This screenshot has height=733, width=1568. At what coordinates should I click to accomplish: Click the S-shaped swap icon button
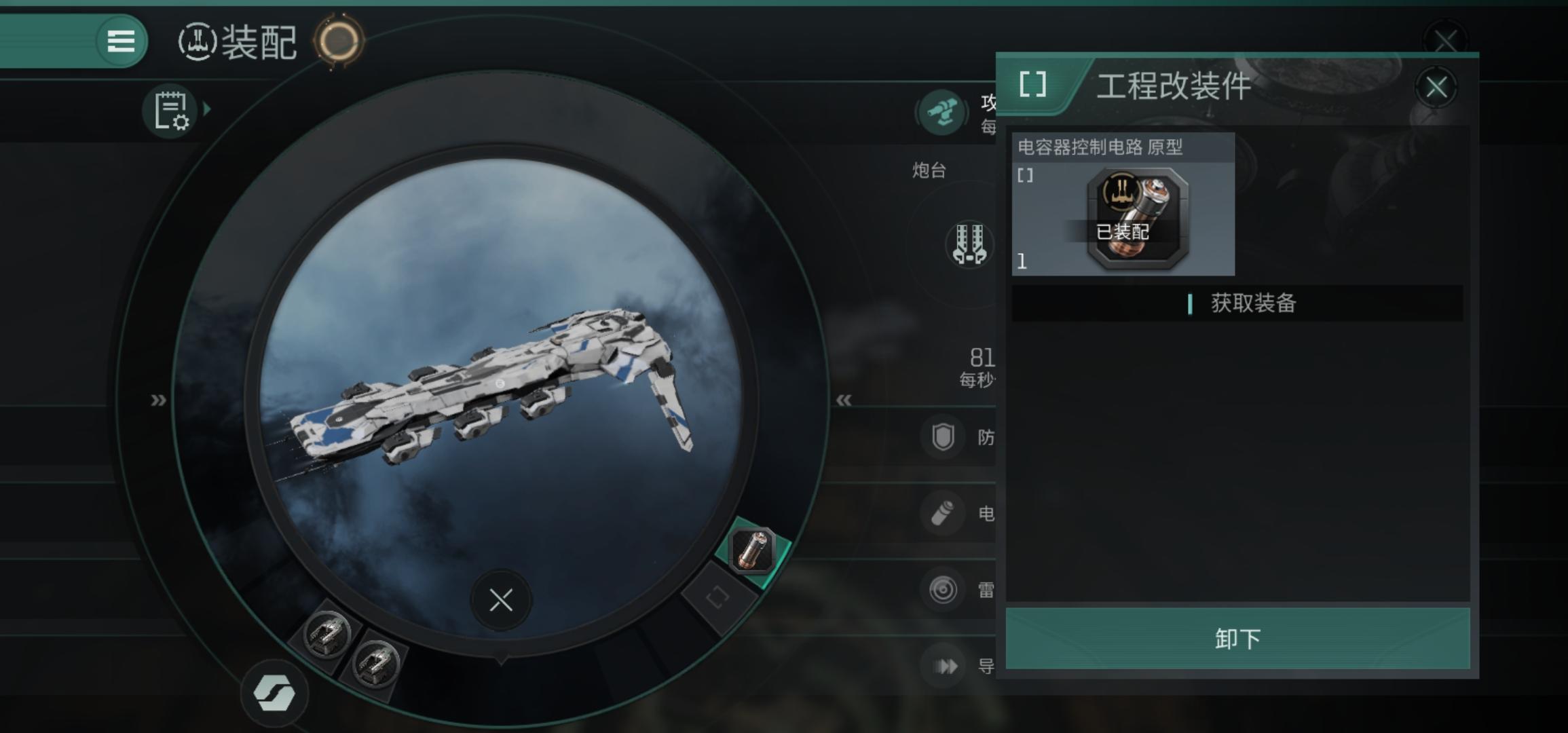click(x=274, y=694)
